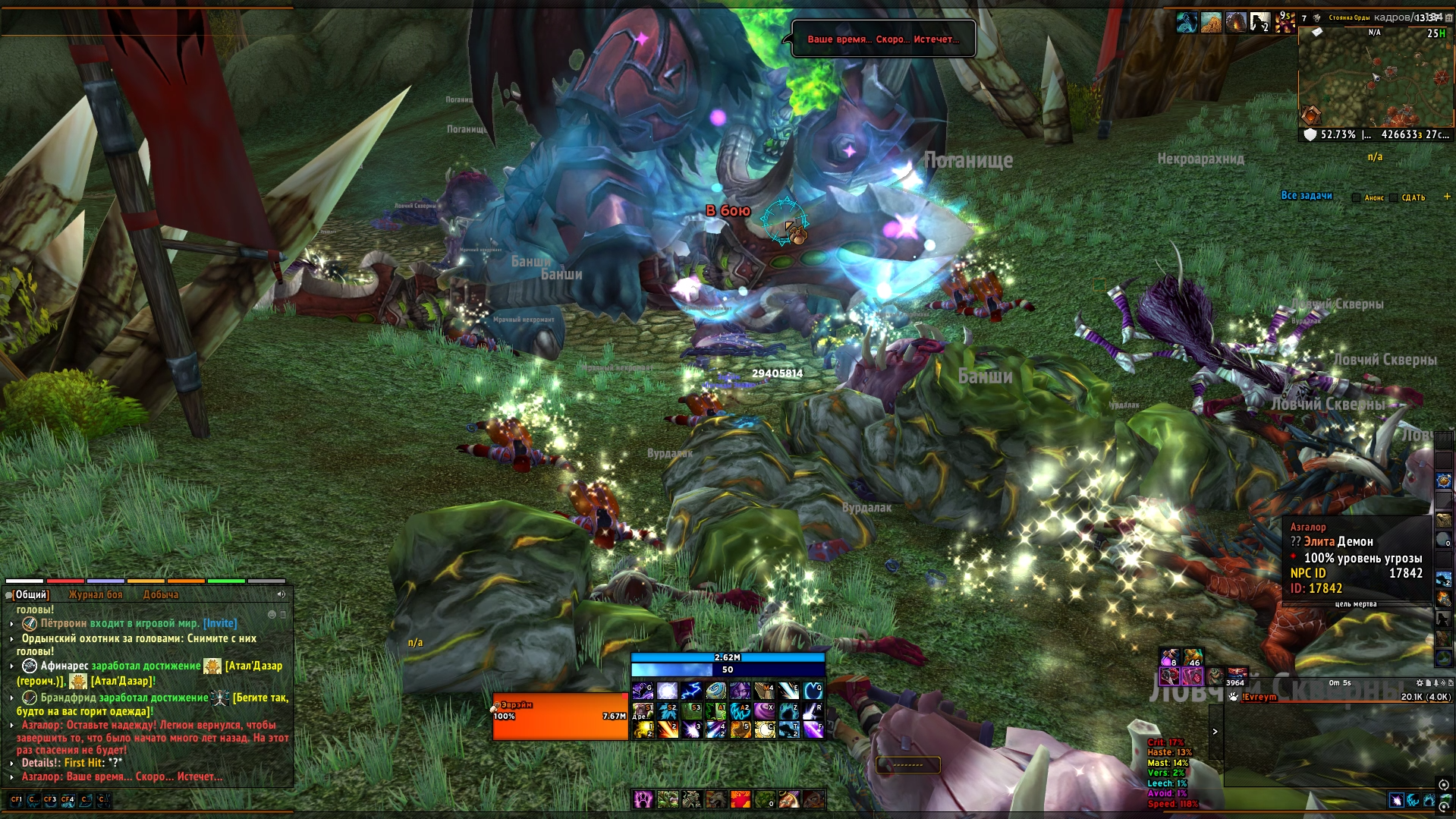1456x819 pixels.
Task: Select the purple paw shapeshift form
Action: [x=643, y=799]
